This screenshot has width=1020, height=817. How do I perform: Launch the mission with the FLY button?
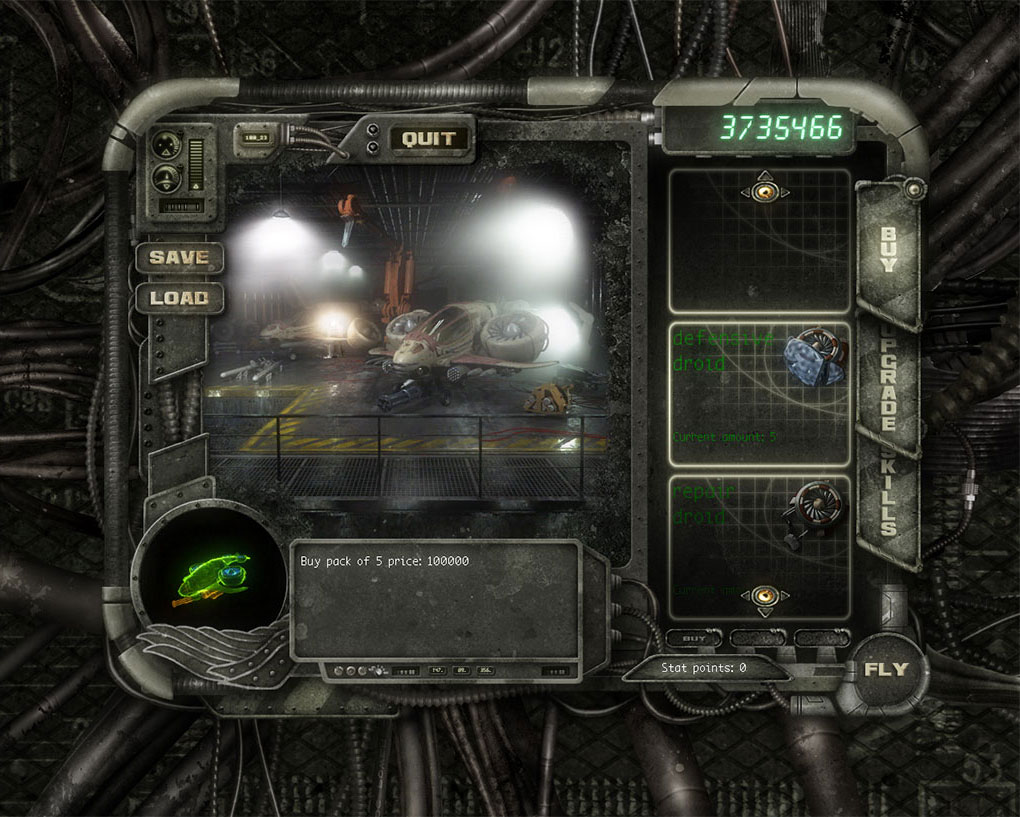886,670
